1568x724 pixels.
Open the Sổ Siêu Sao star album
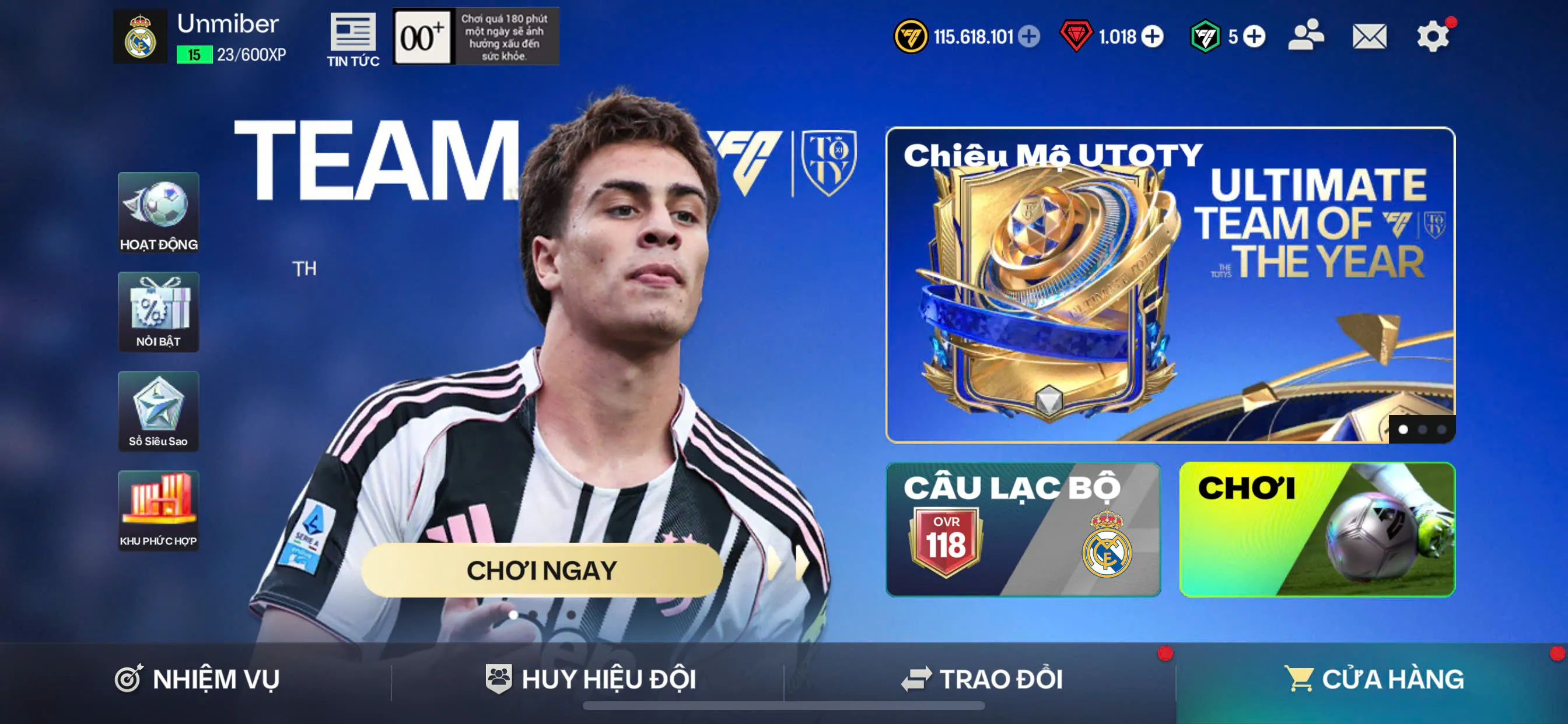click(x=158, y=412)
